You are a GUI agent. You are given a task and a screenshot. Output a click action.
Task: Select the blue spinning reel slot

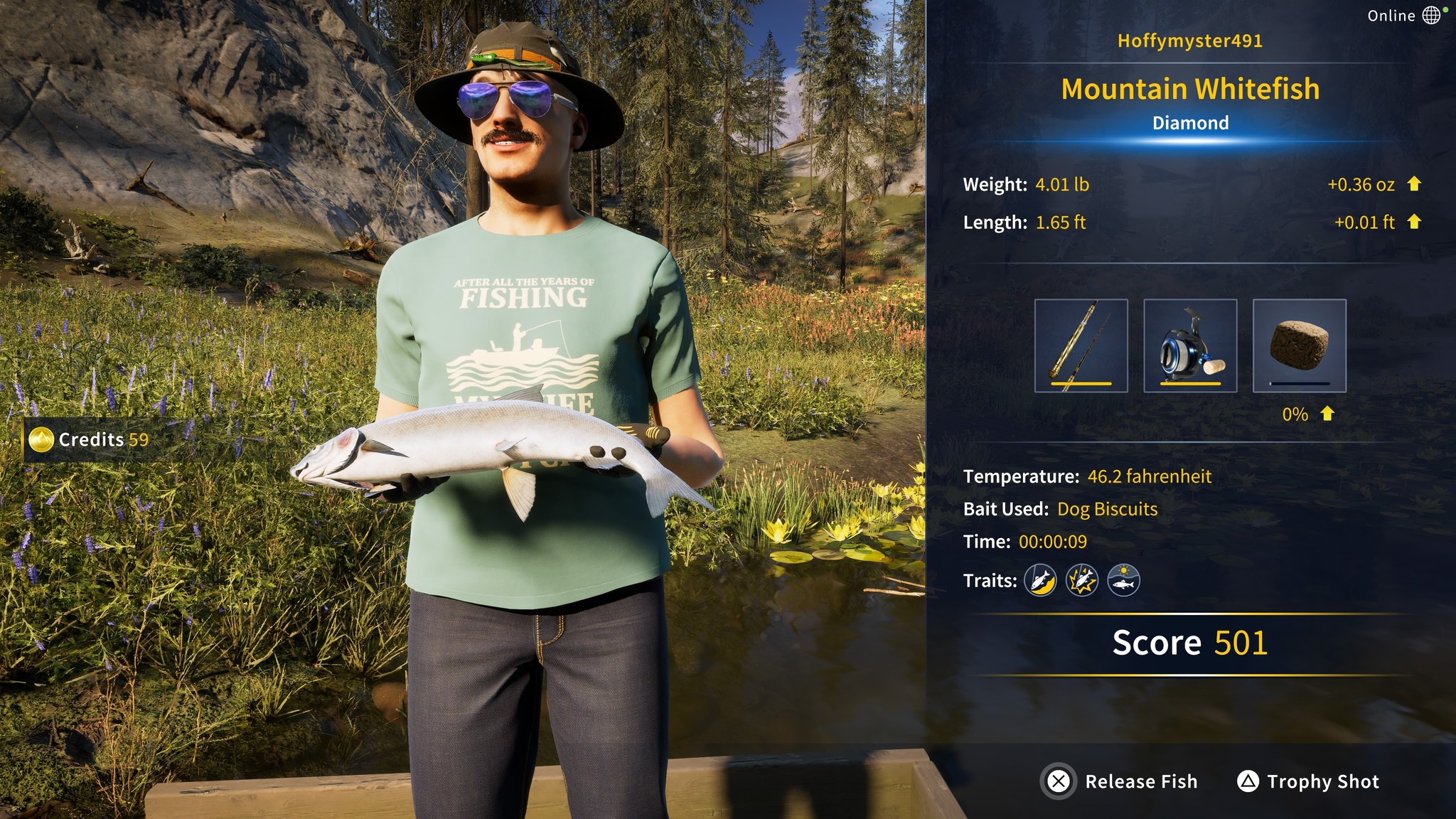coord(1190,346)
